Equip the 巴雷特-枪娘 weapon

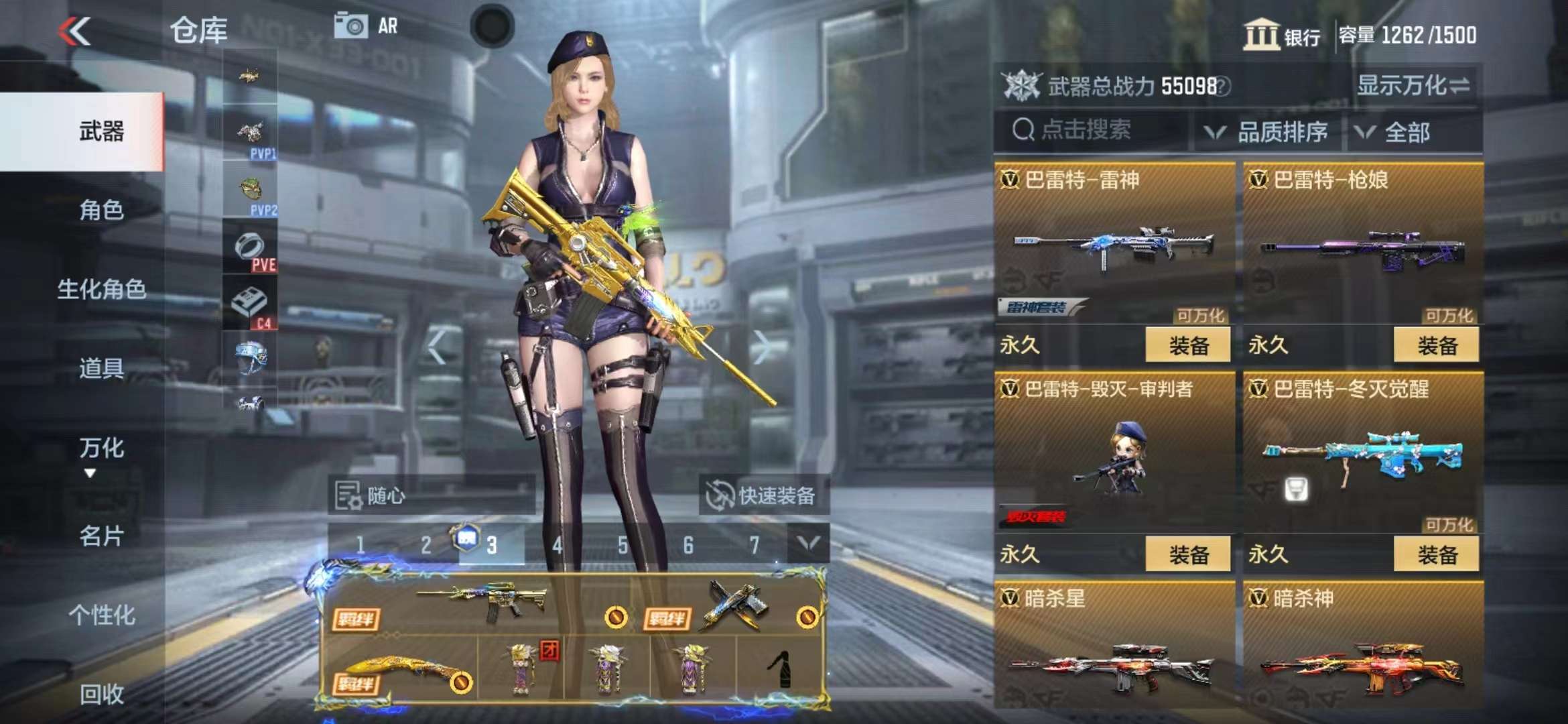click(1436, 346)
